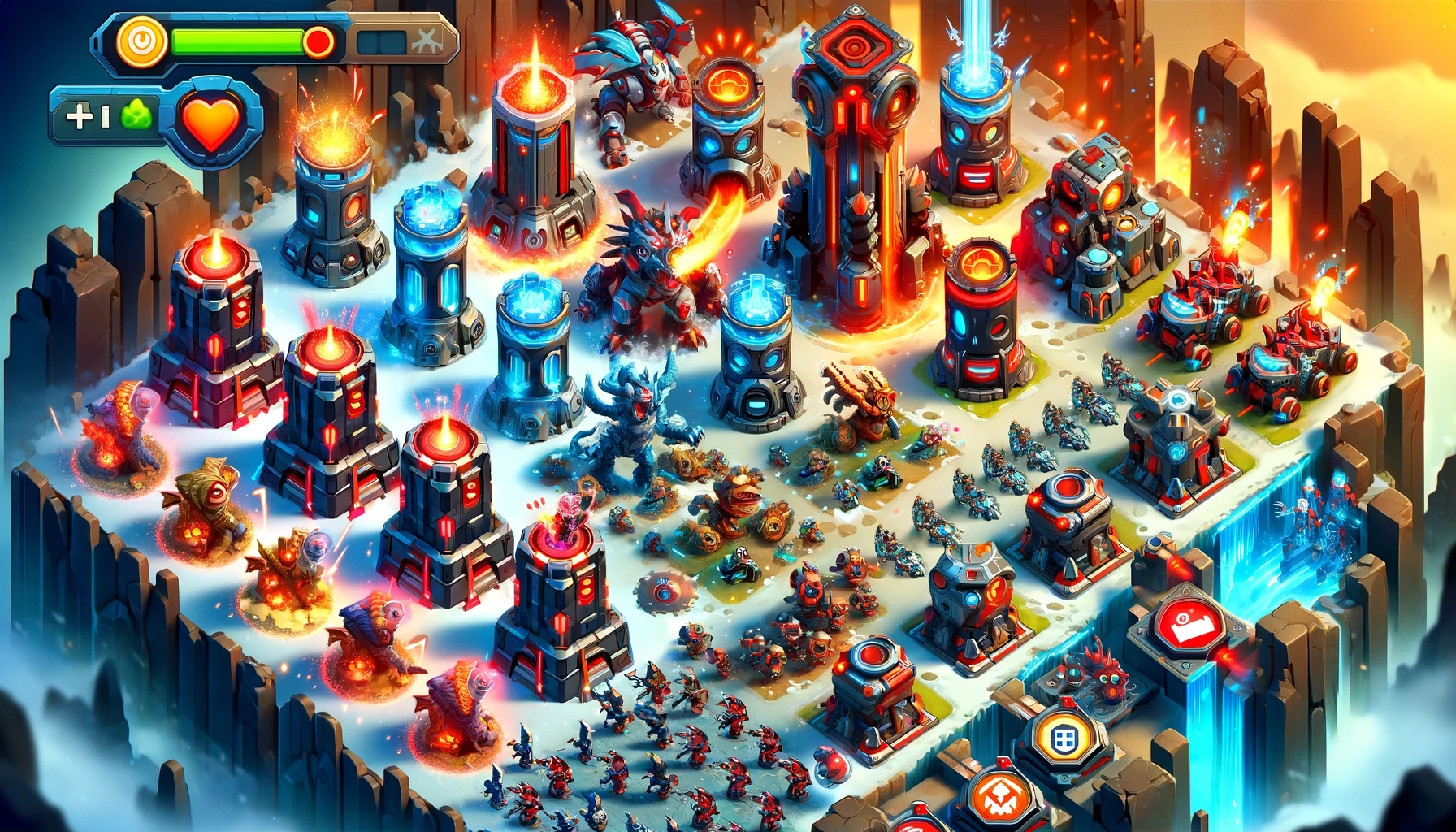Tap the red circle button beside green bar
This screenshot has height=832, width=1456.
pyautogui.click(x=318, y=41)
